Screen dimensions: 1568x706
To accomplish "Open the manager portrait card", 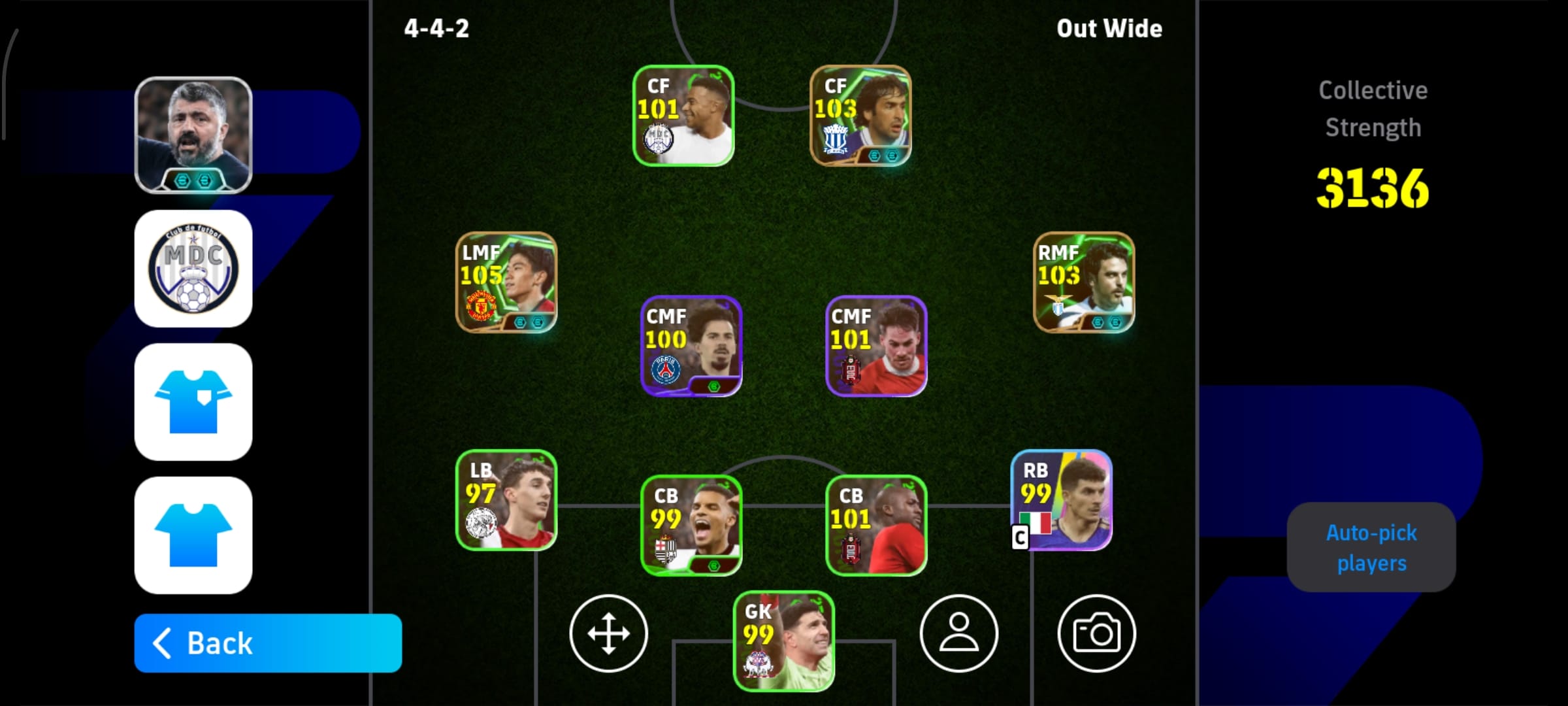I will click(x=193, y=135).
